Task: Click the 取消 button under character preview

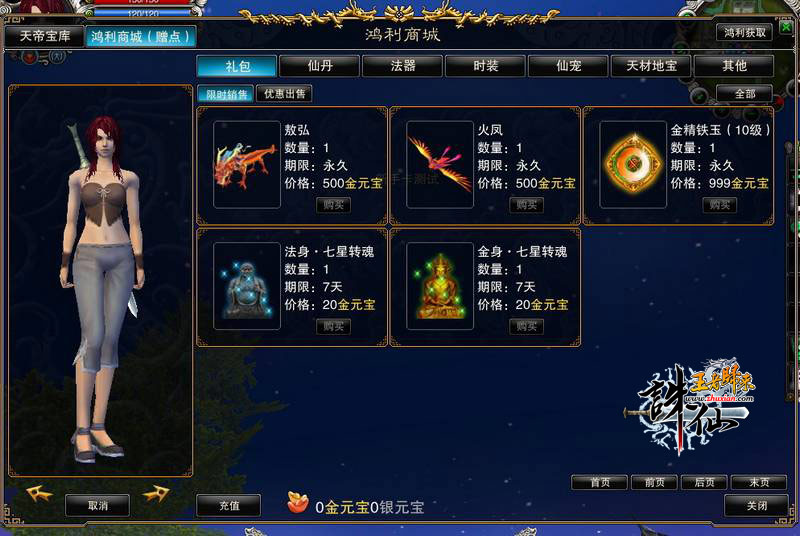Action: tap(97, 505)
